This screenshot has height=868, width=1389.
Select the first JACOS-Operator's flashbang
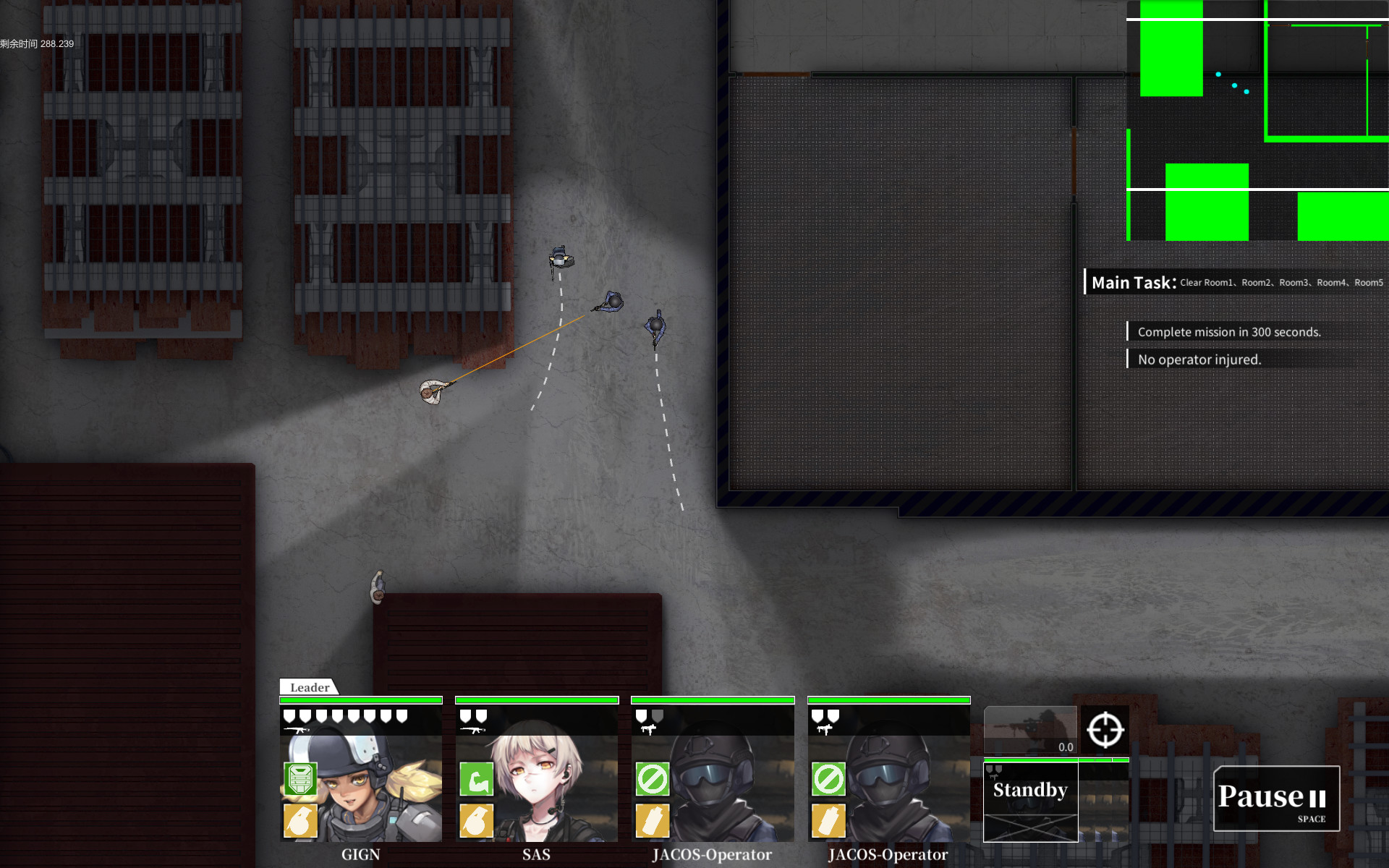pos(652,822)
